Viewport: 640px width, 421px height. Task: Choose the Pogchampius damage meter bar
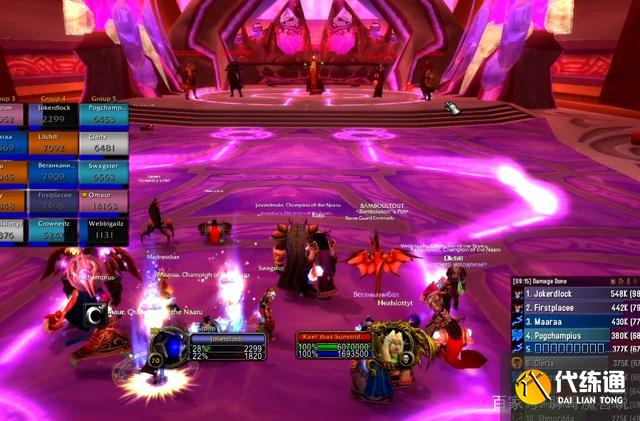coord(575,335)
